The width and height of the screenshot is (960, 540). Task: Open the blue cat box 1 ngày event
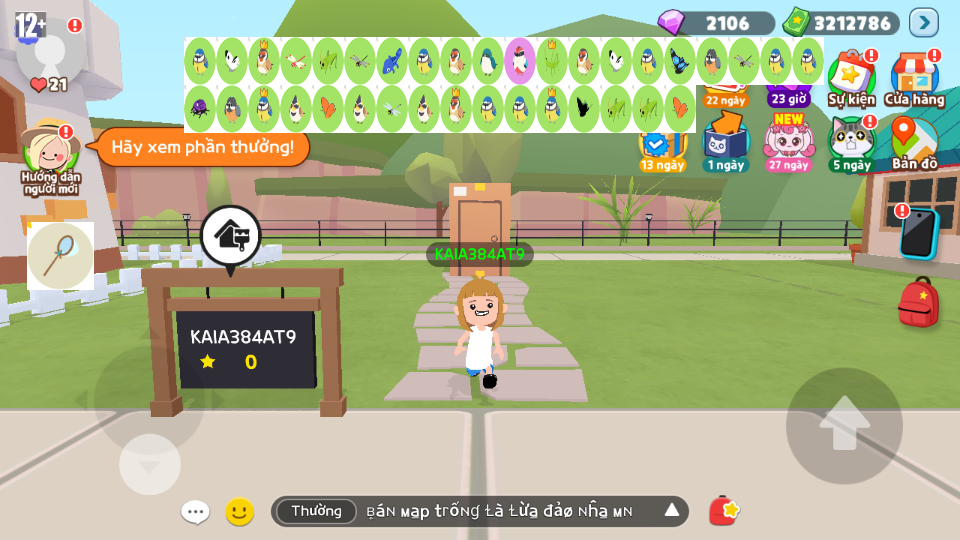click(725, 141)
